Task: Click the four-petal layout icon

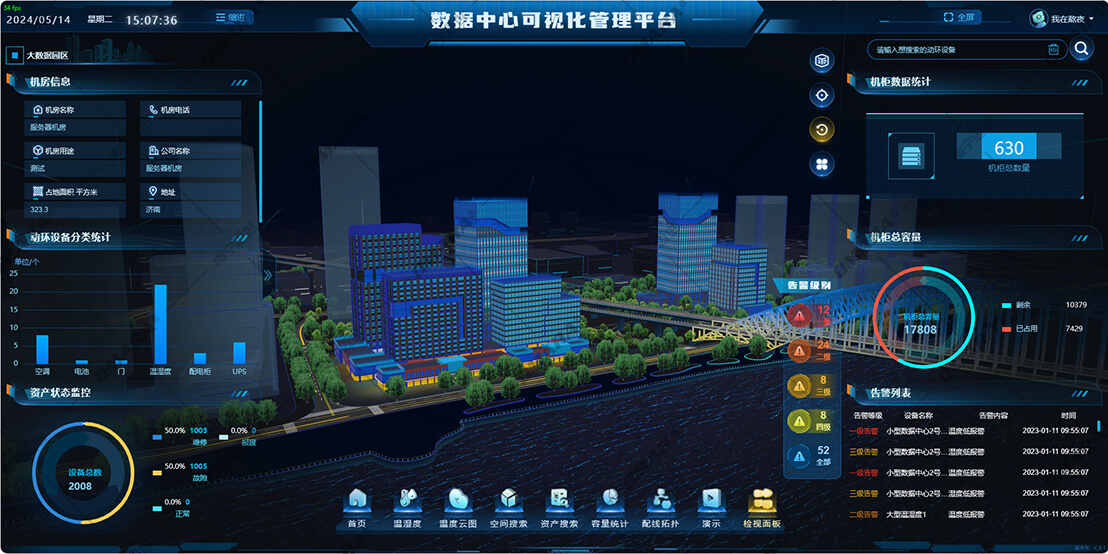Action: click(x=822, y=164)
